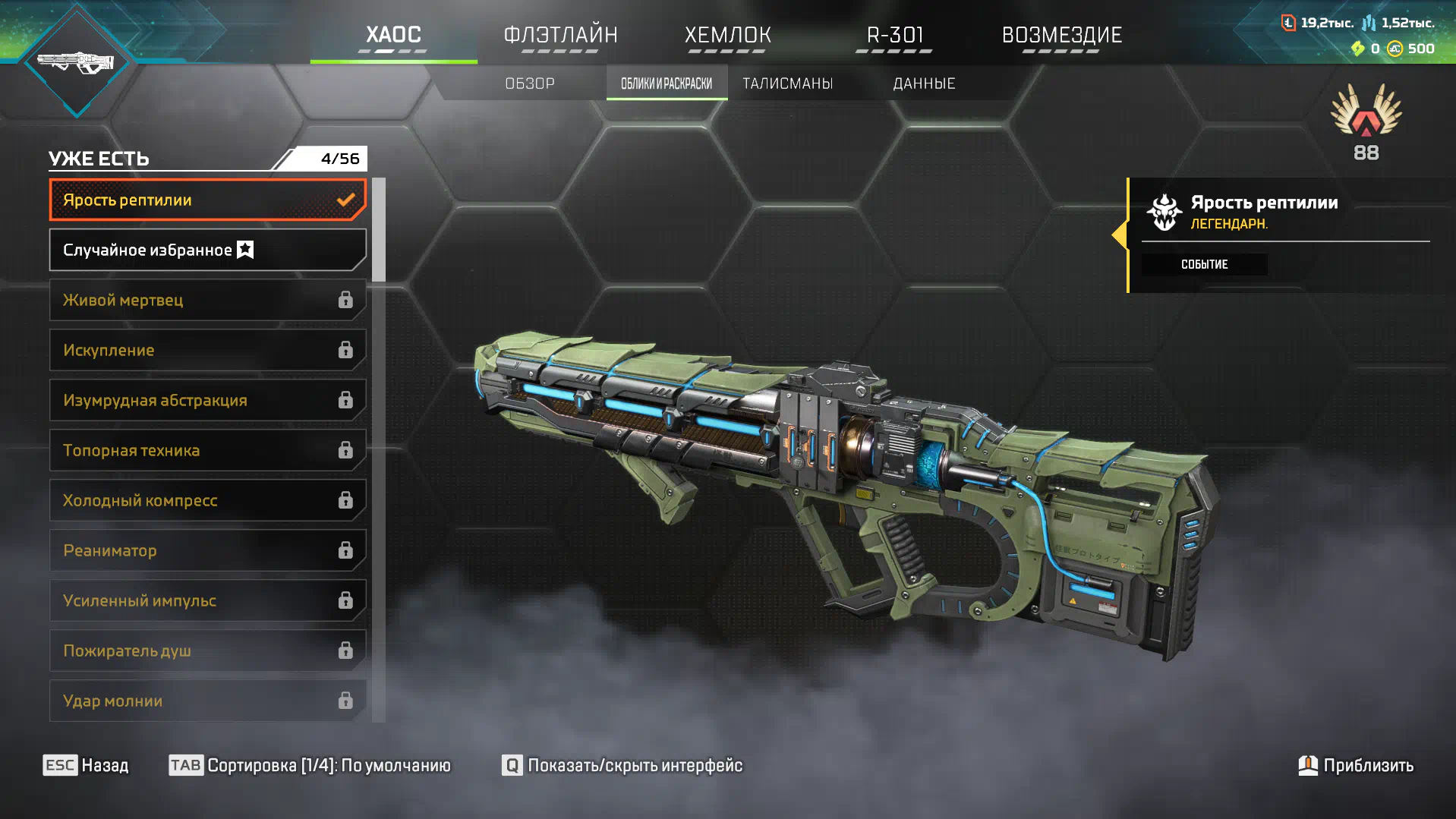Open the ВОЗМЕЗДИЕ weapon tab
1456x819 pixels.
(1061, 35)
